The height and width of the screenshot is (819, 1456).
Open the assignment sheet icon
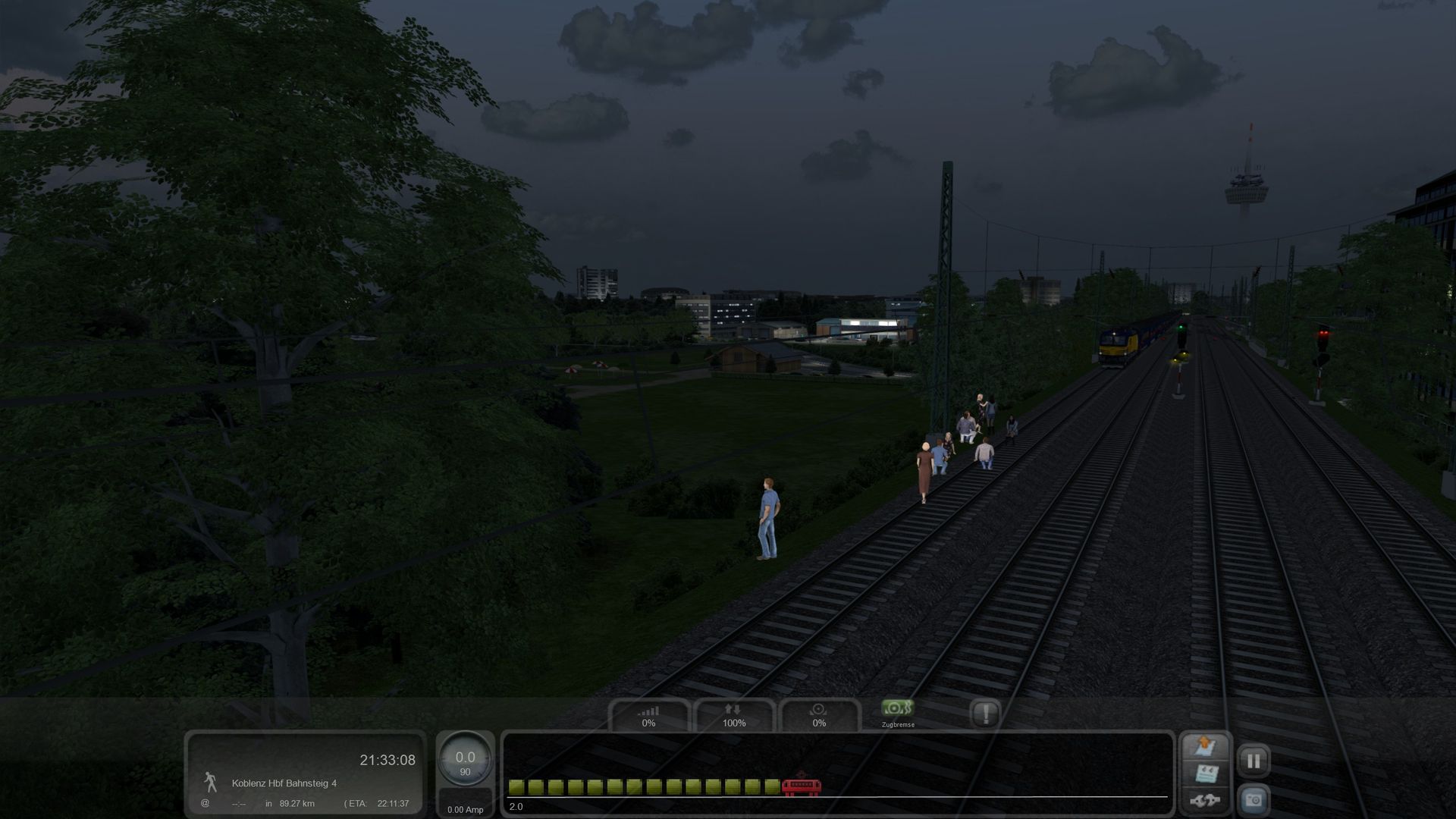(1205, 774)
